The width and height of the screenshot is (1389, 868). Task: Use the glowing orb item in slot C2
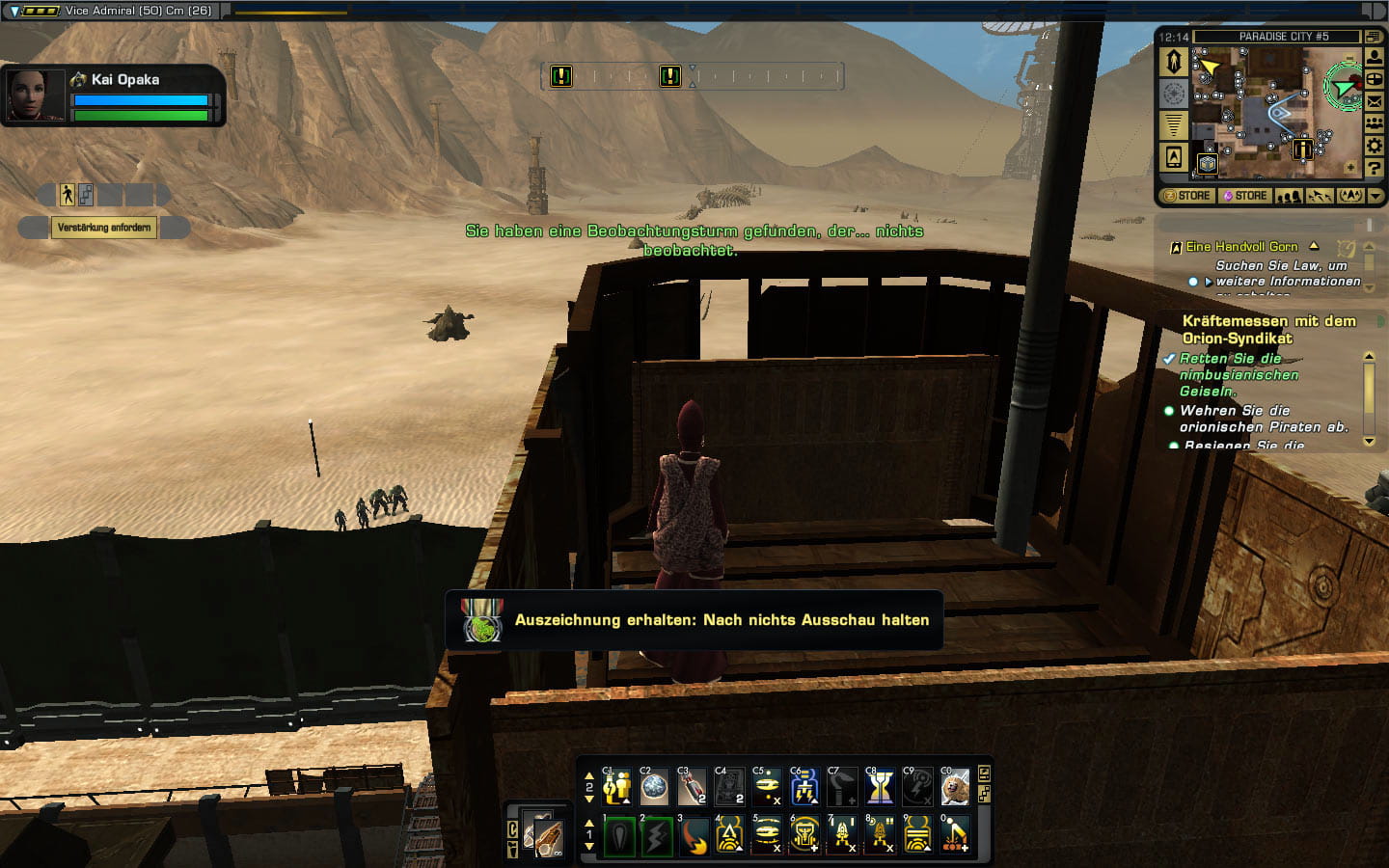tap(654, 788)
